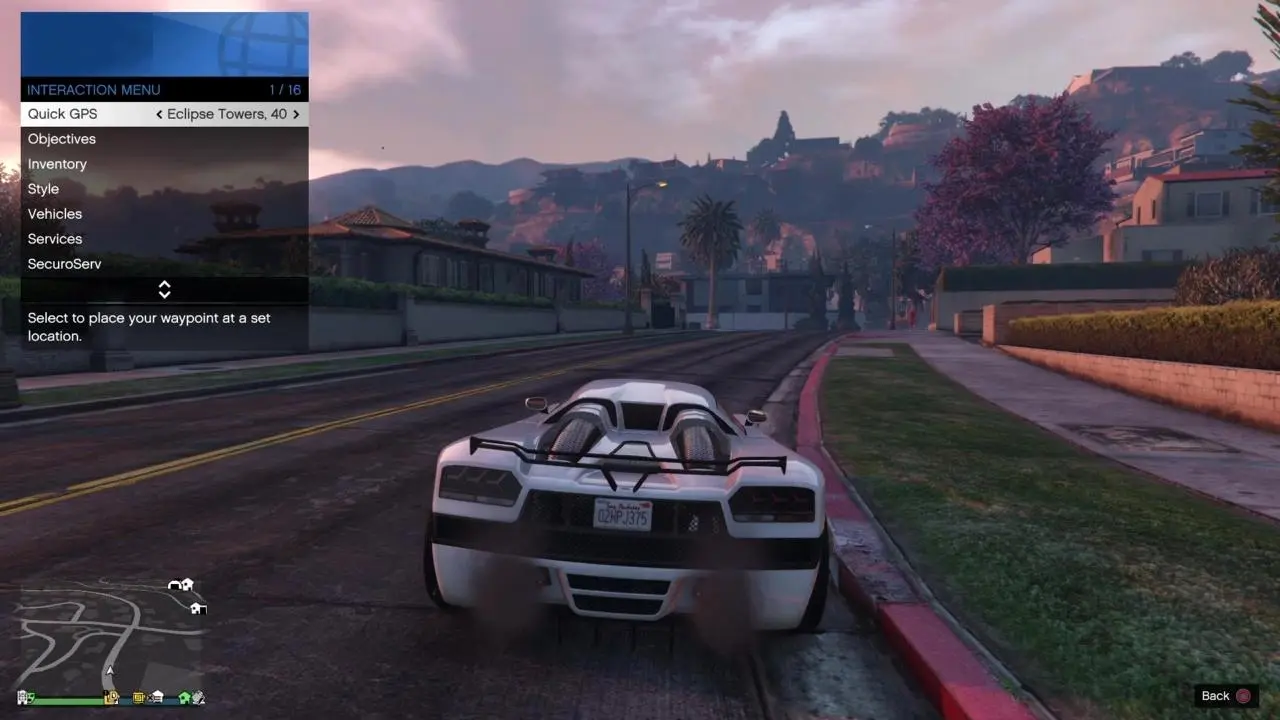
Task: Click the scroll chevrons below SecuroServ
Action: click(x=164, y=290)
